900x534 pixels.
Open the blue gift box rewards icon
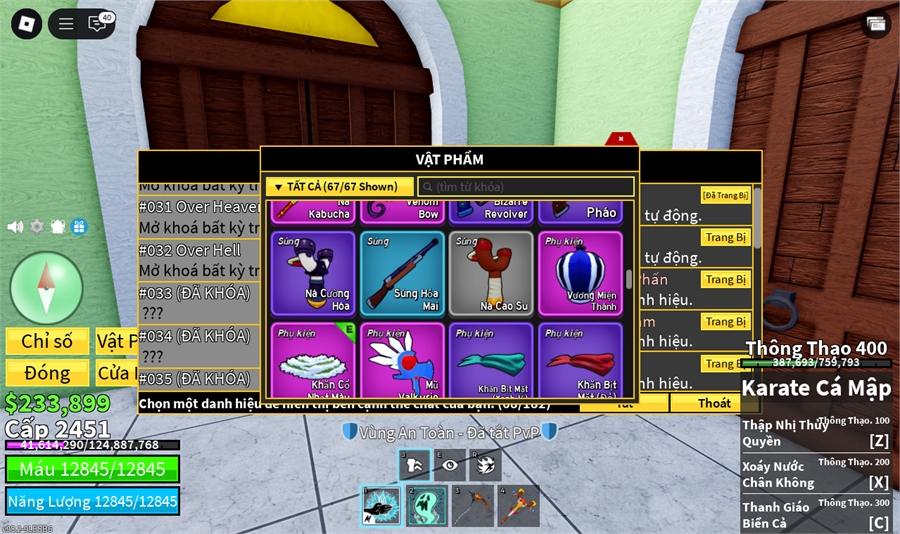coord(79,227)
